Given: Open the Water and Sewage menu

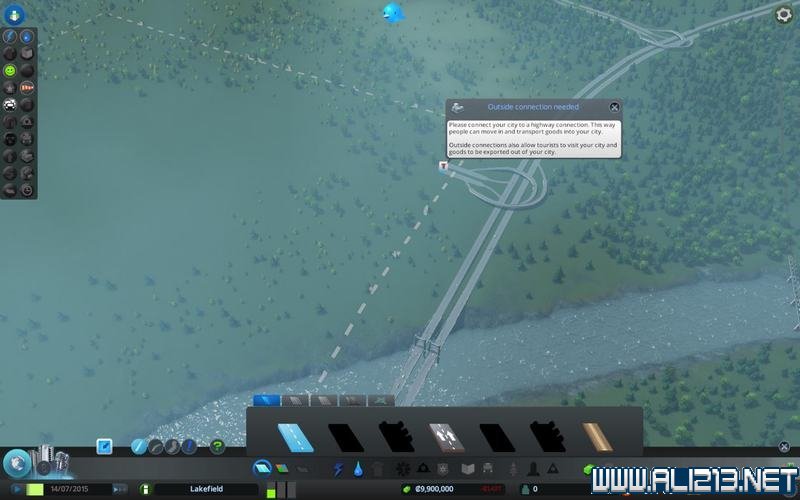Looking at the screenshot, I should [358, 468].
